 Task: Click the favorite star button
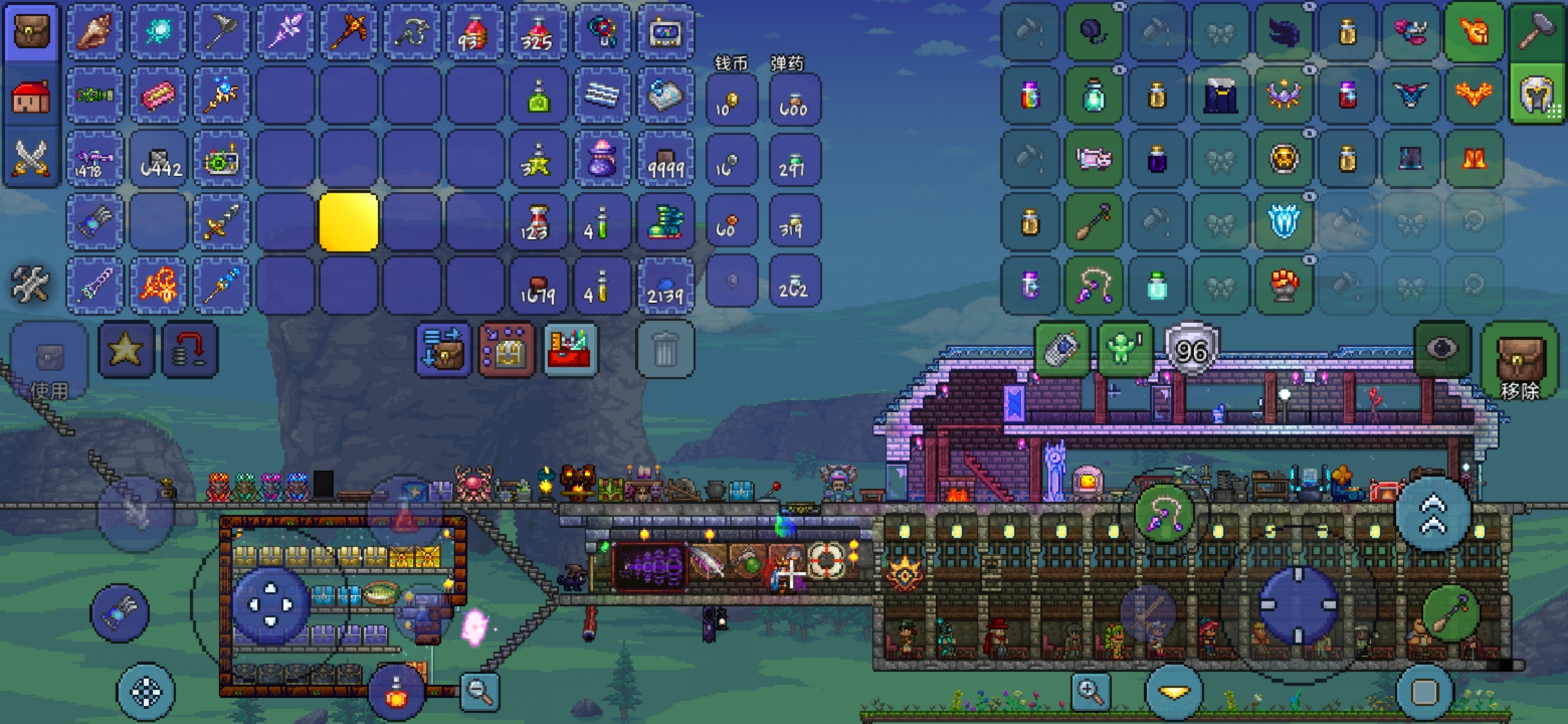tap(125, 350)
